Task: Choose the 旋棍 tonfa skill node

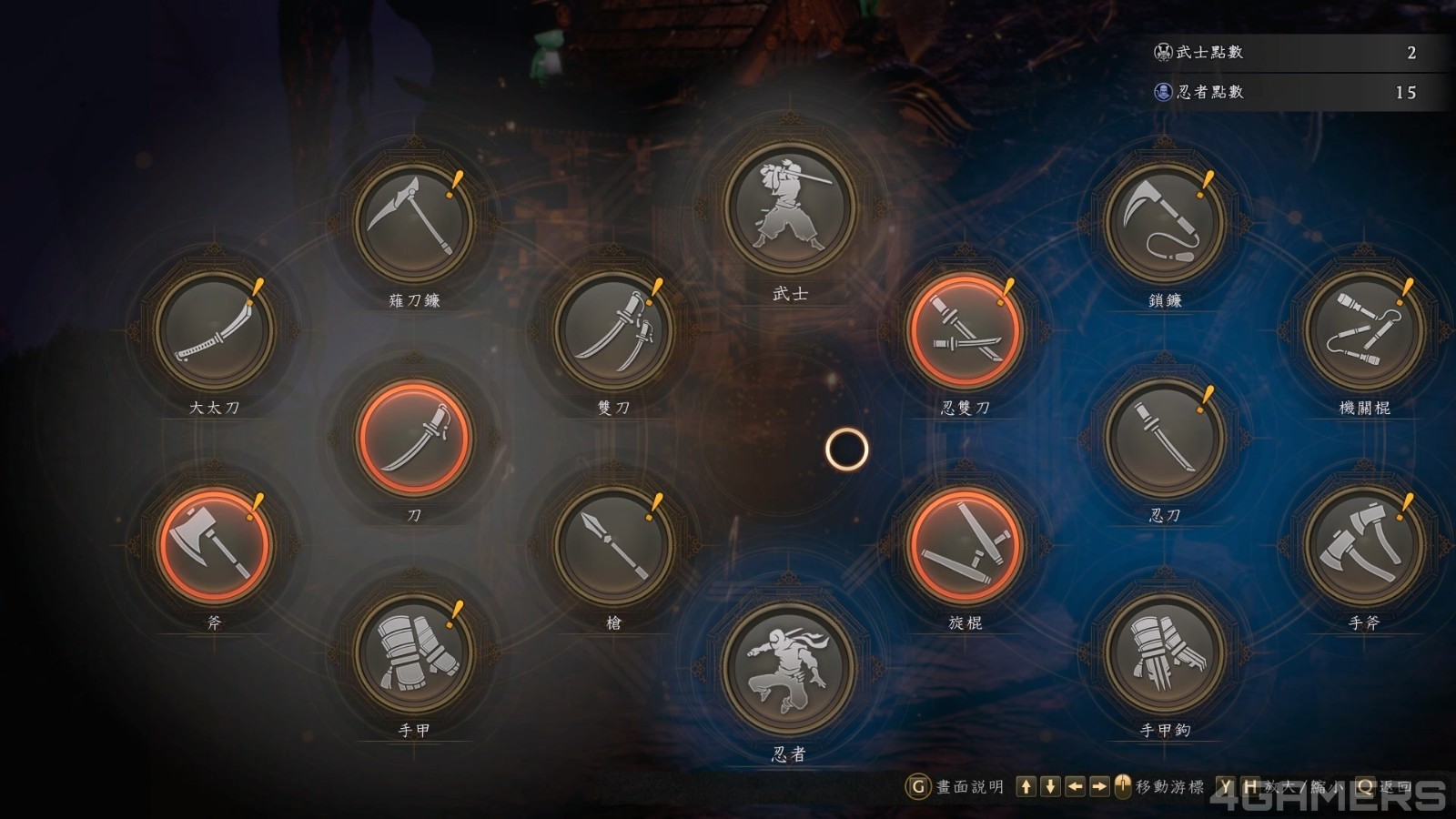Action: click(x=965, y=545)
